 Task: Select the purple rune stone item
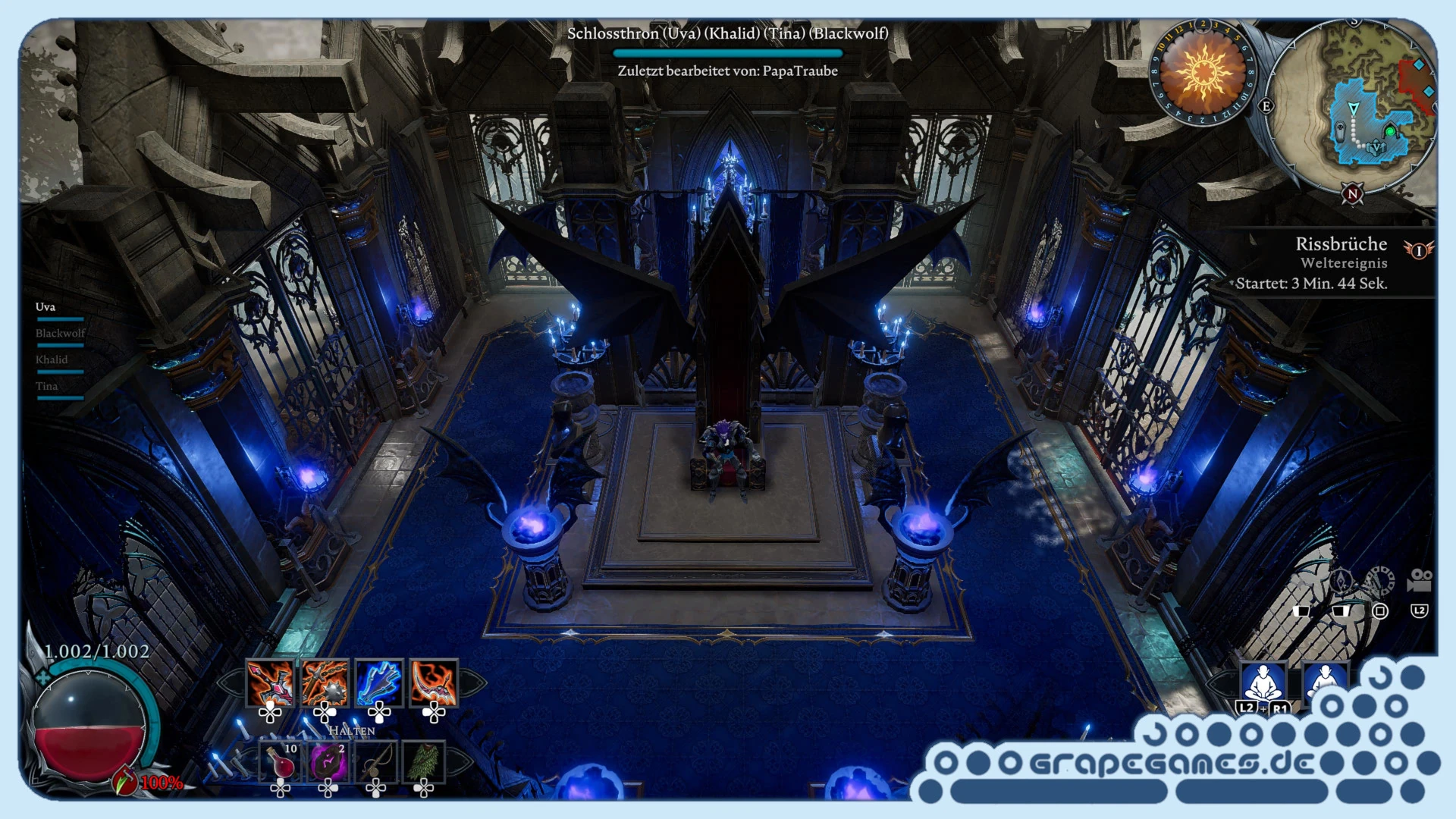point(328,761)
